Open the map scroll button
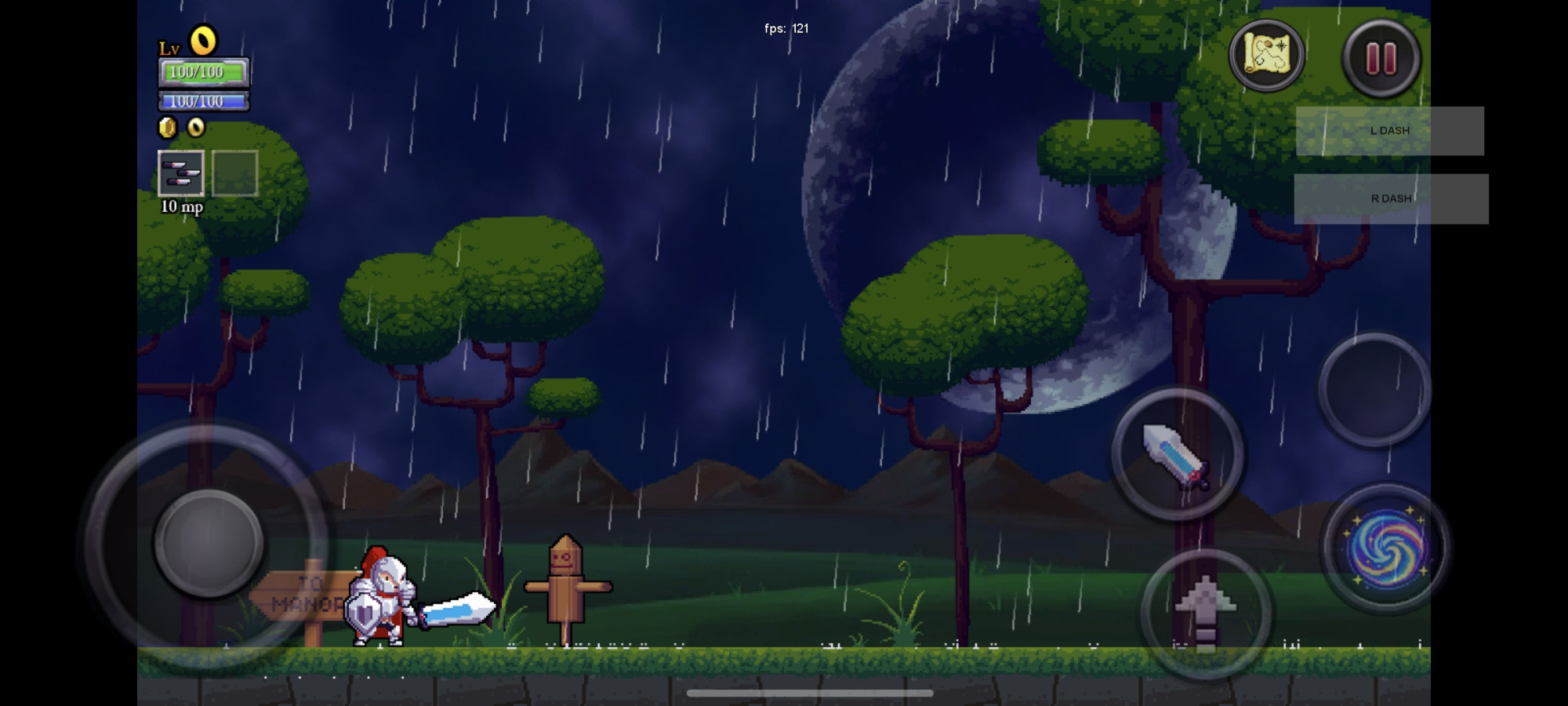The height and width of the screenshot is (706, 1568). (x=1266, y=56)
